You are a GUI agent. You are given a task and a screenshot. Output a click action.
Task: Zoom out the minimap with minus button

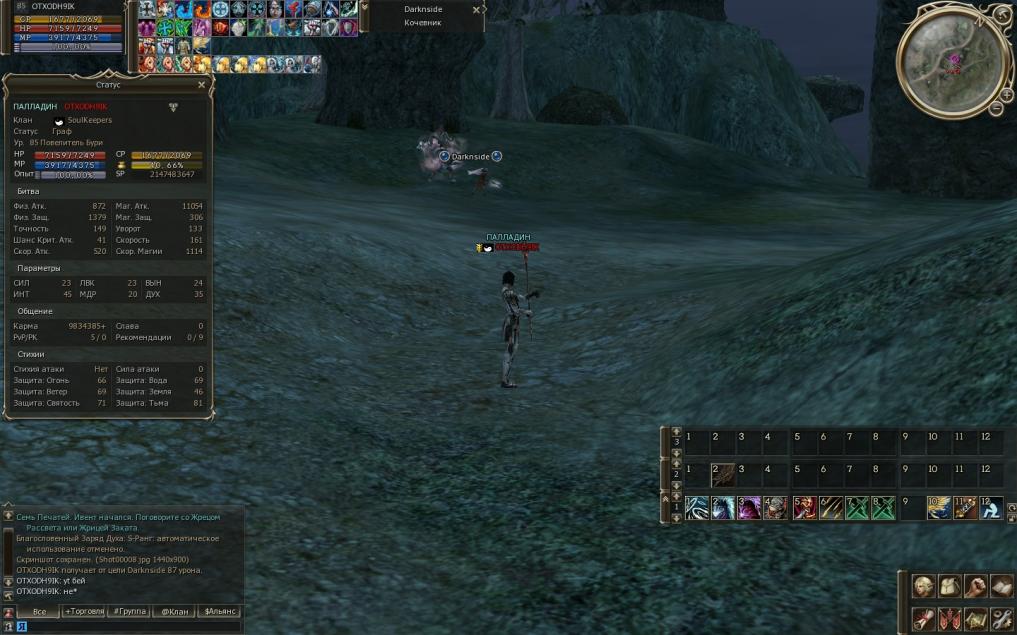(997, 107)
